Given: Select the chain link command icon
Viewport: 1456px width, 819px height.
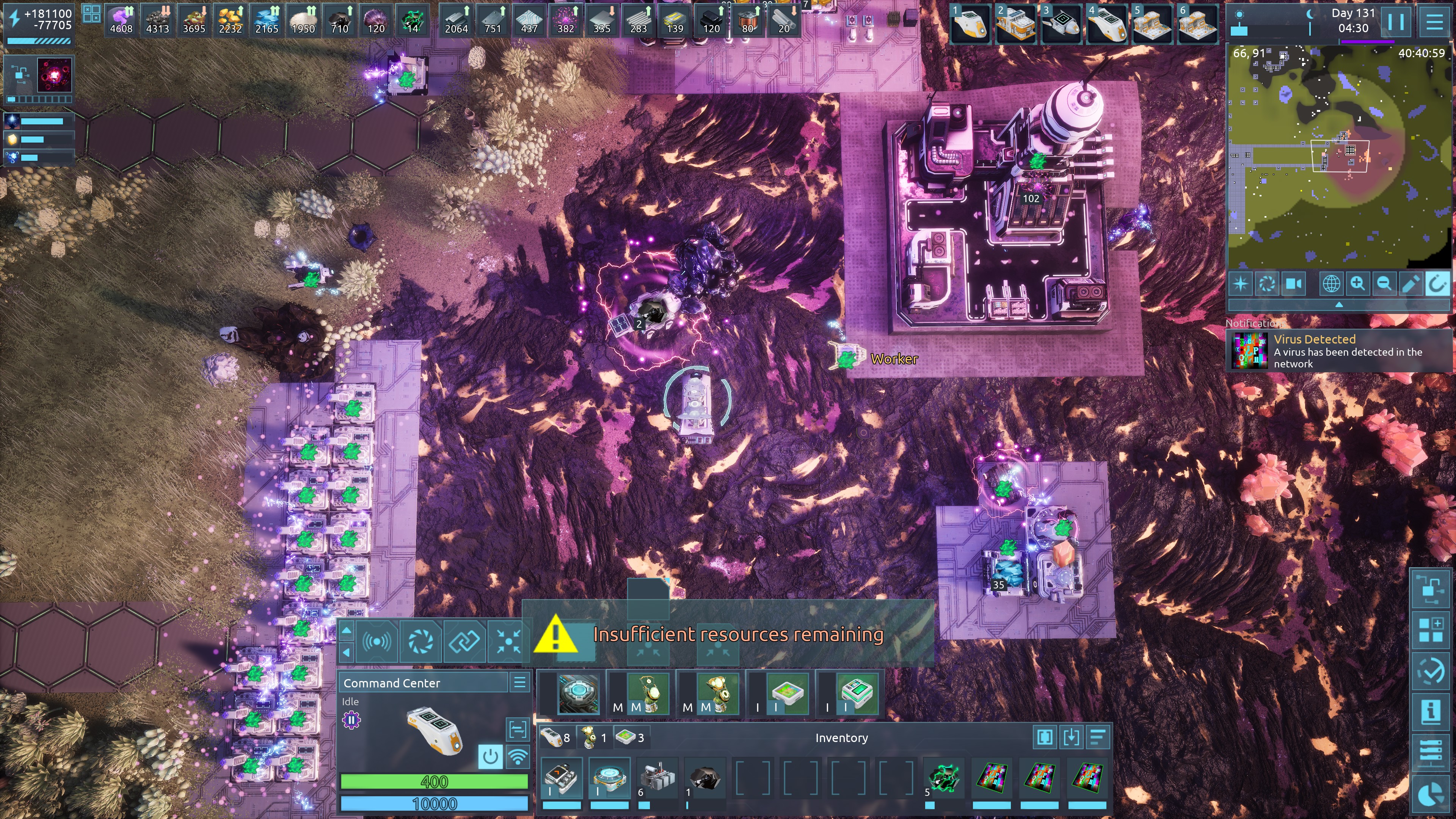Looking at the screenshot, I should pyautogui.click(x=464, y=641).
